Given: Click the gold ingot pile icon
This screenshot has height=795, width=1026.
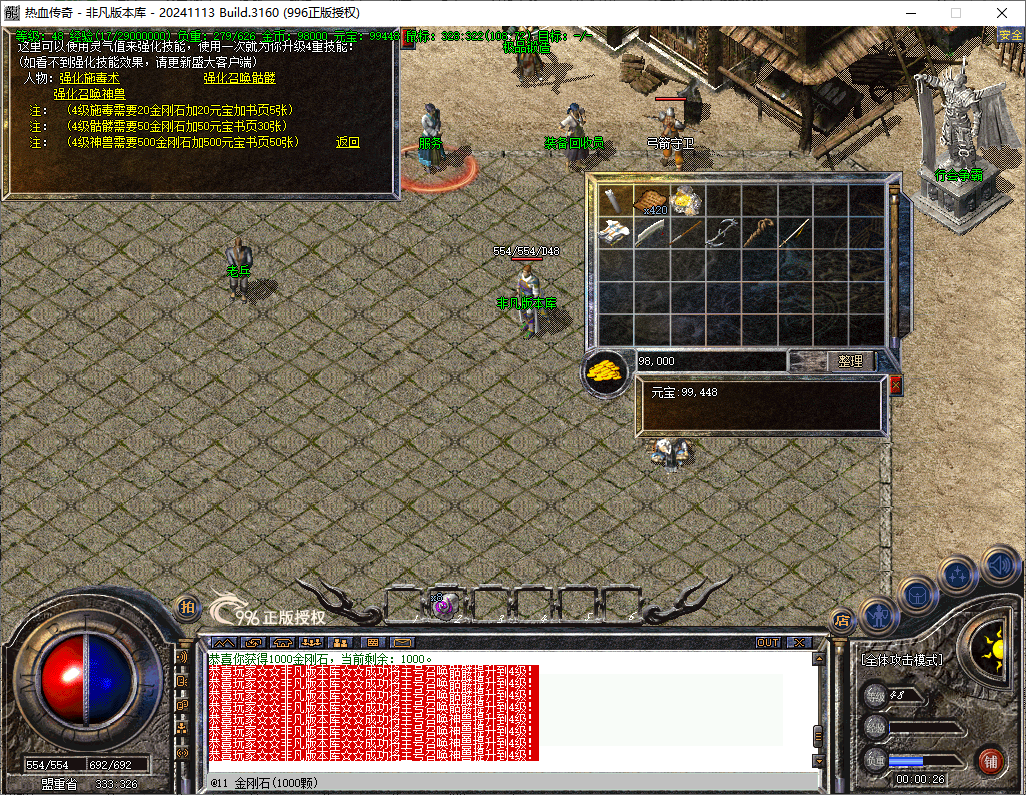Looking at the screenshot, I should pos(604,372).
